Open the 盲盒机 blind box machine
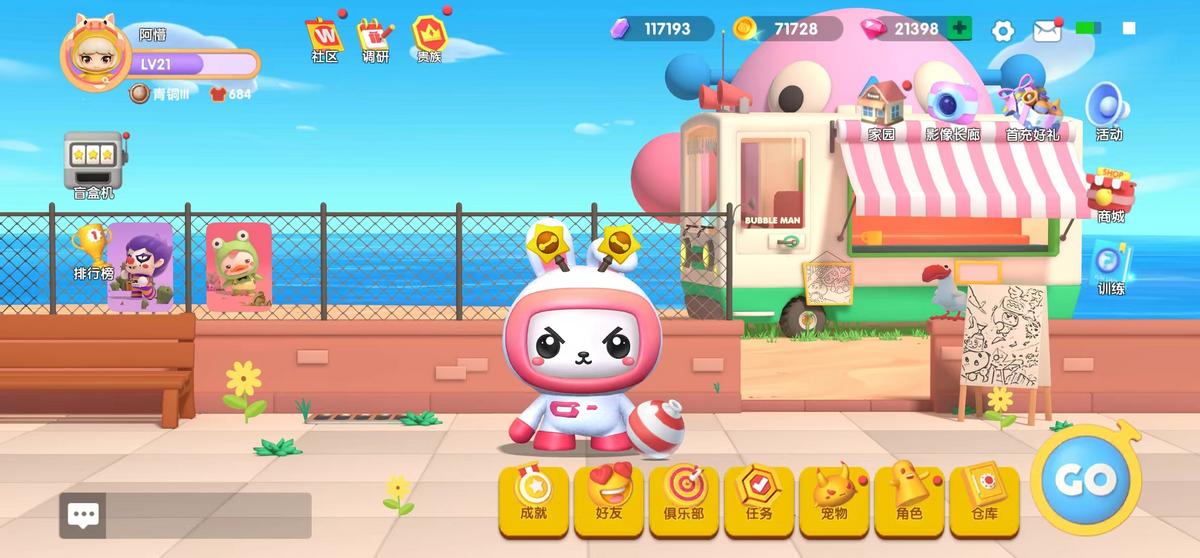The width and height of the screenshot is (1200, 558). 93,161
